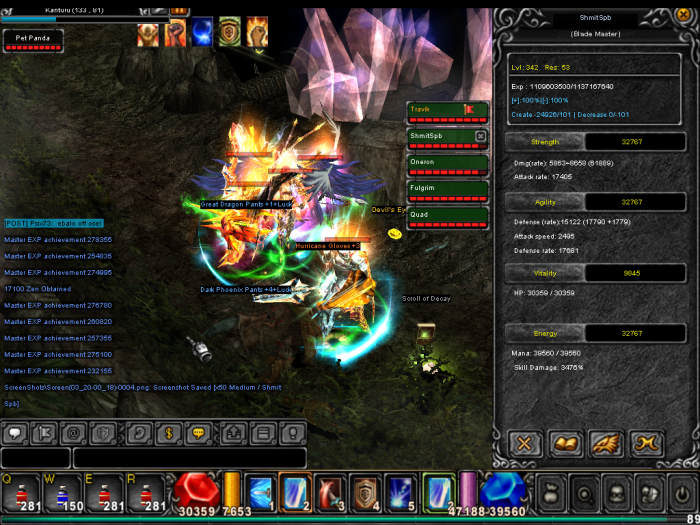Screen dimensions: 700x525
Task: Activate the red slash skill in slot 3
Action: click(330, 492)
